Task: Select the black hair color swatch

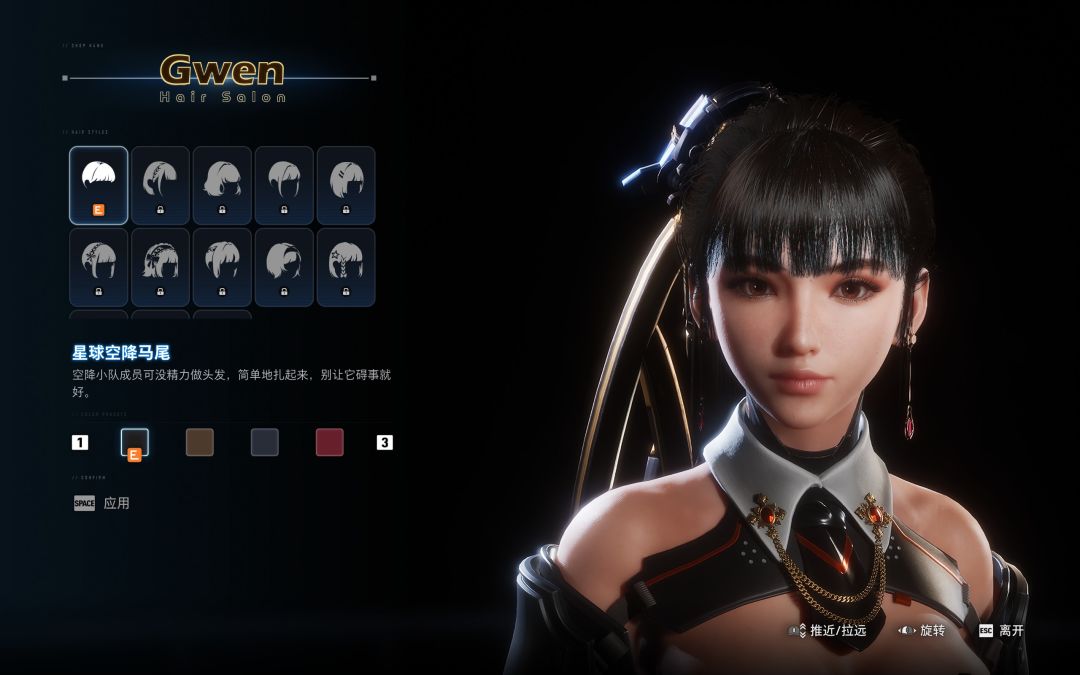Action: tap(135, 442)
